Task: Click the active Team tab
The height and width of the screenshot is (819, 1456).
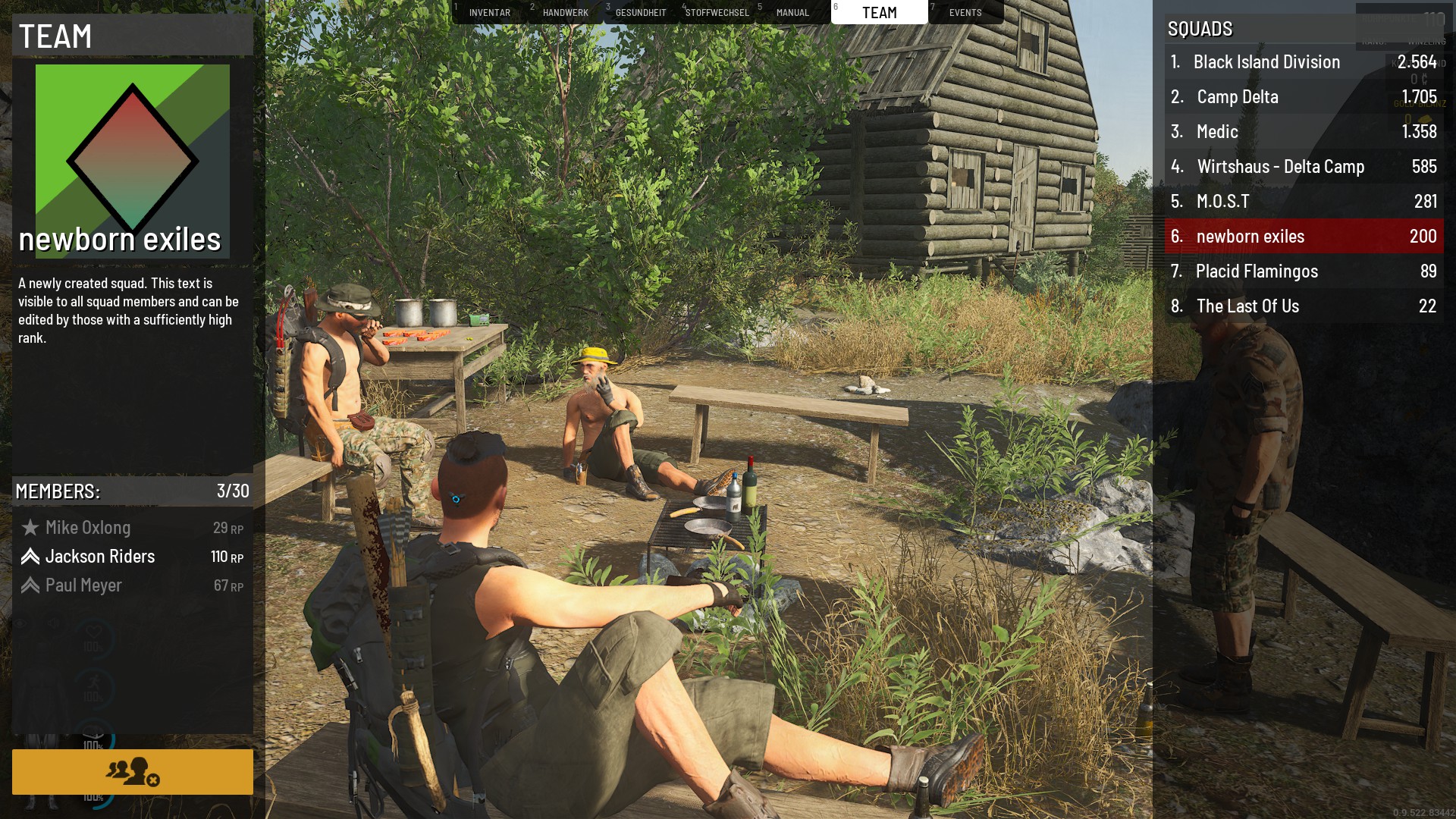Action: tap(879, 12)
